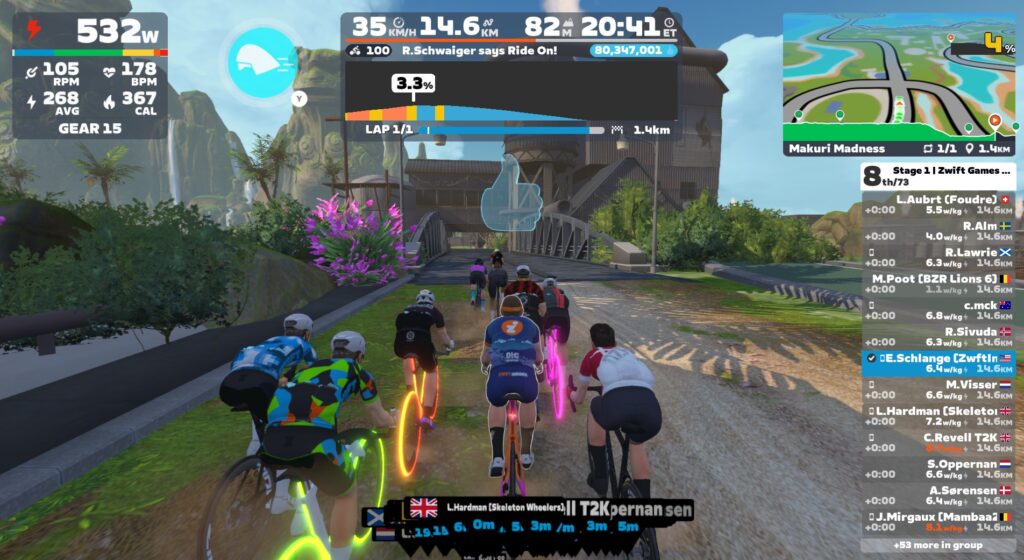Activate the aero helmet power-up
Screen dimensions: 1024x560
(x=263, y=60)
